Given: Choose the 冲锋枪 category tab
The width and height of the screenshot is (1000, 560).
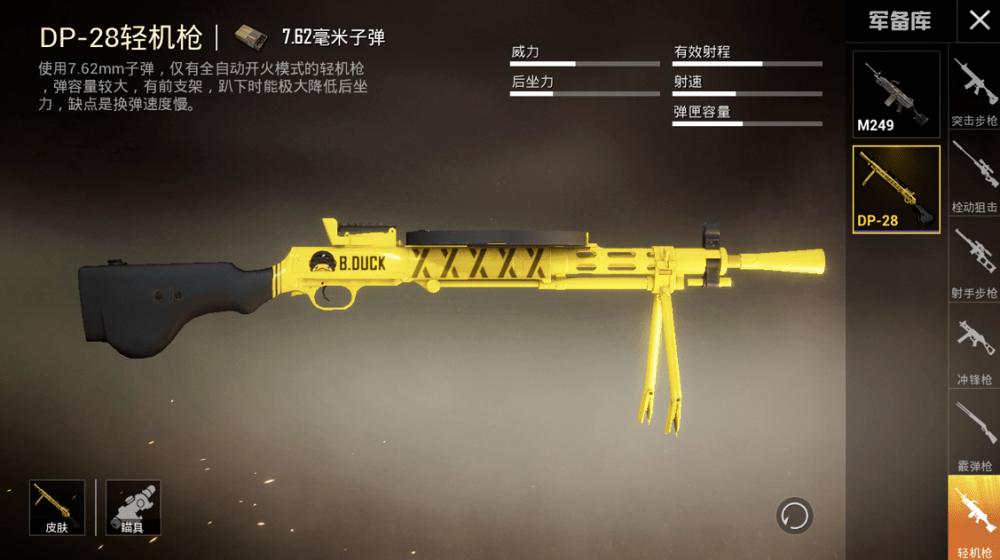Looking at the screenshot, I should [x=974, y=350].
